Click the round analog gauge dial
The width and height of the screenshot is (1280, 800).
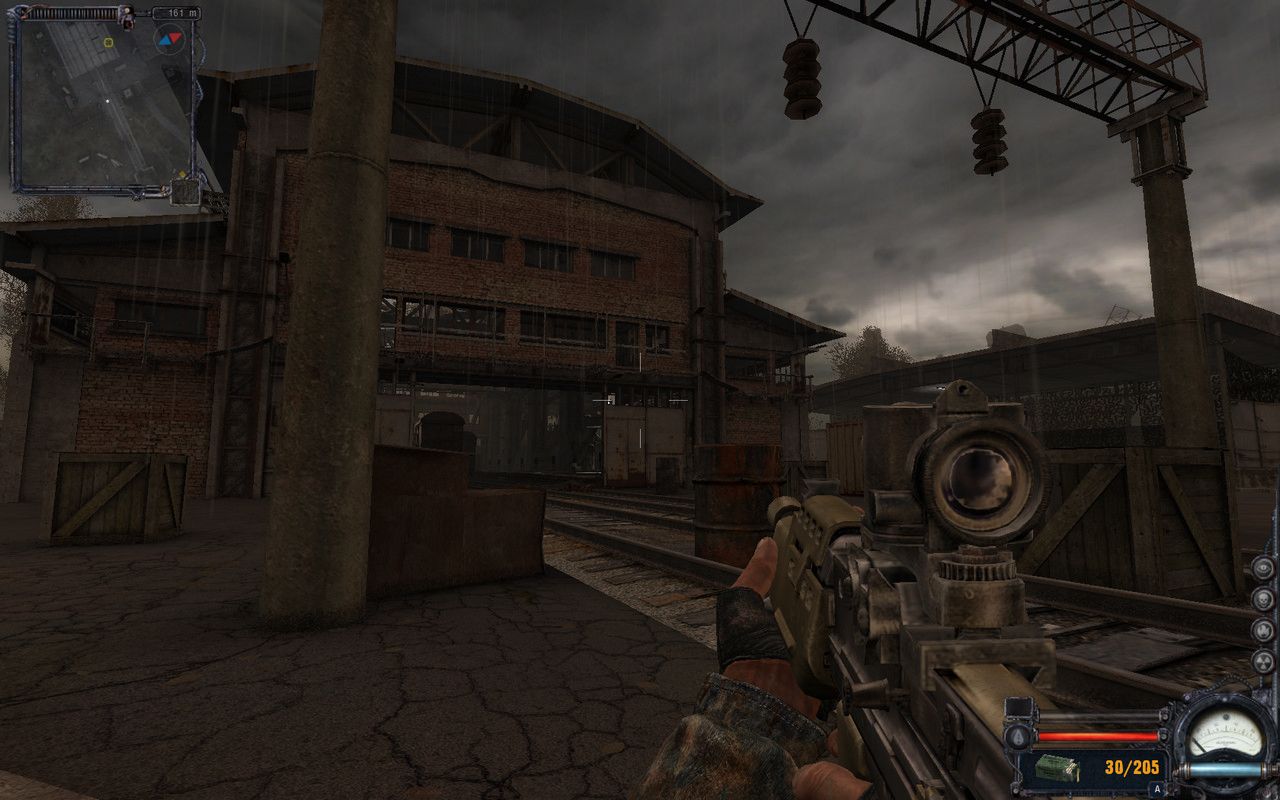[x=1226, y=738]
